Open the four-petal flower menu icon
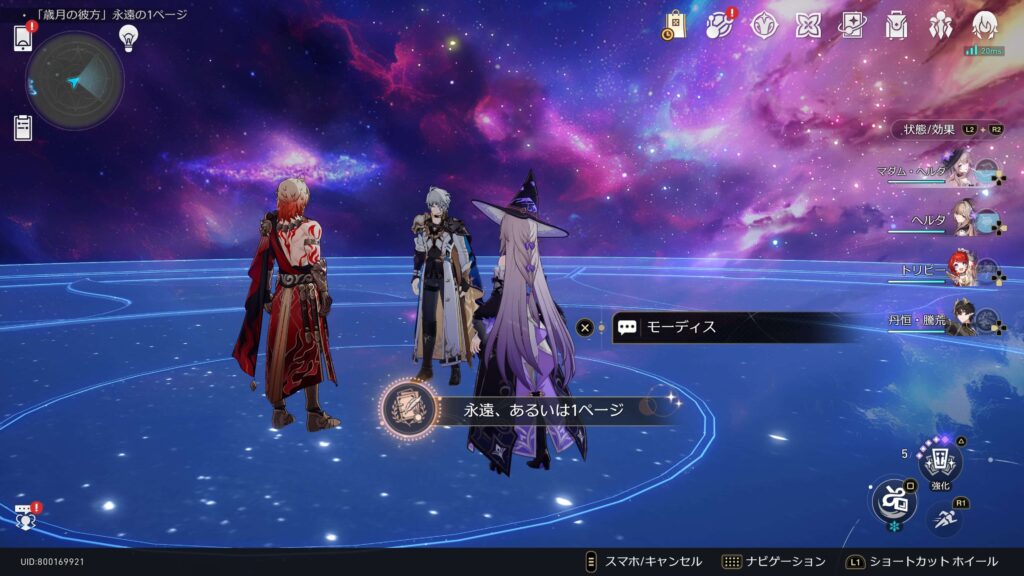This screenshot has height=576, width=1024. click(x=808, y=25)
